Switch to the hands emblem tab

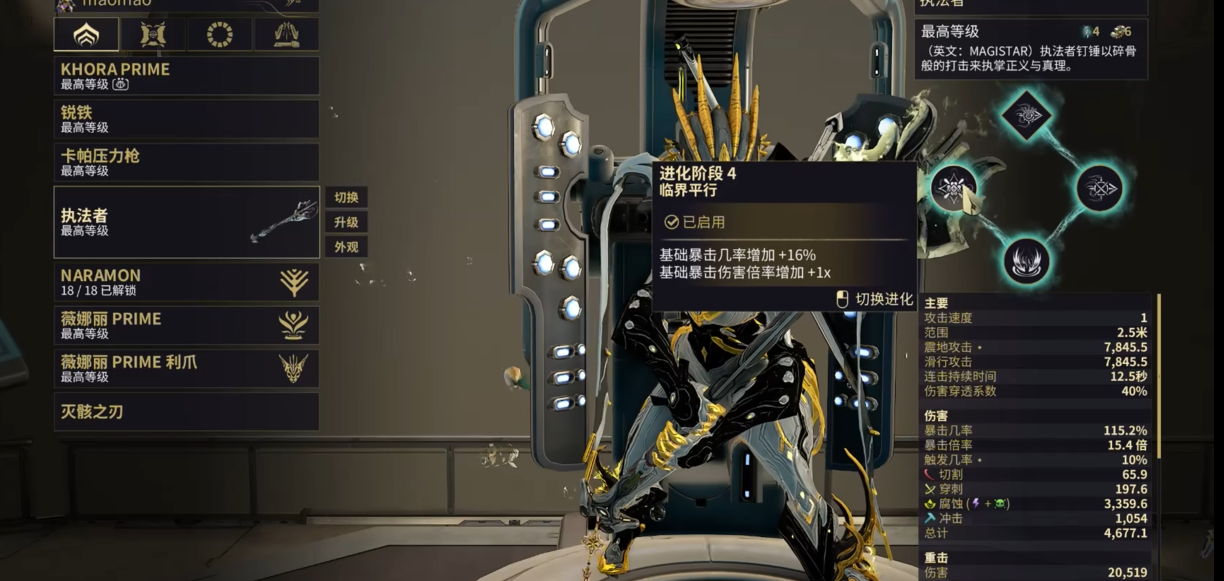285,35
